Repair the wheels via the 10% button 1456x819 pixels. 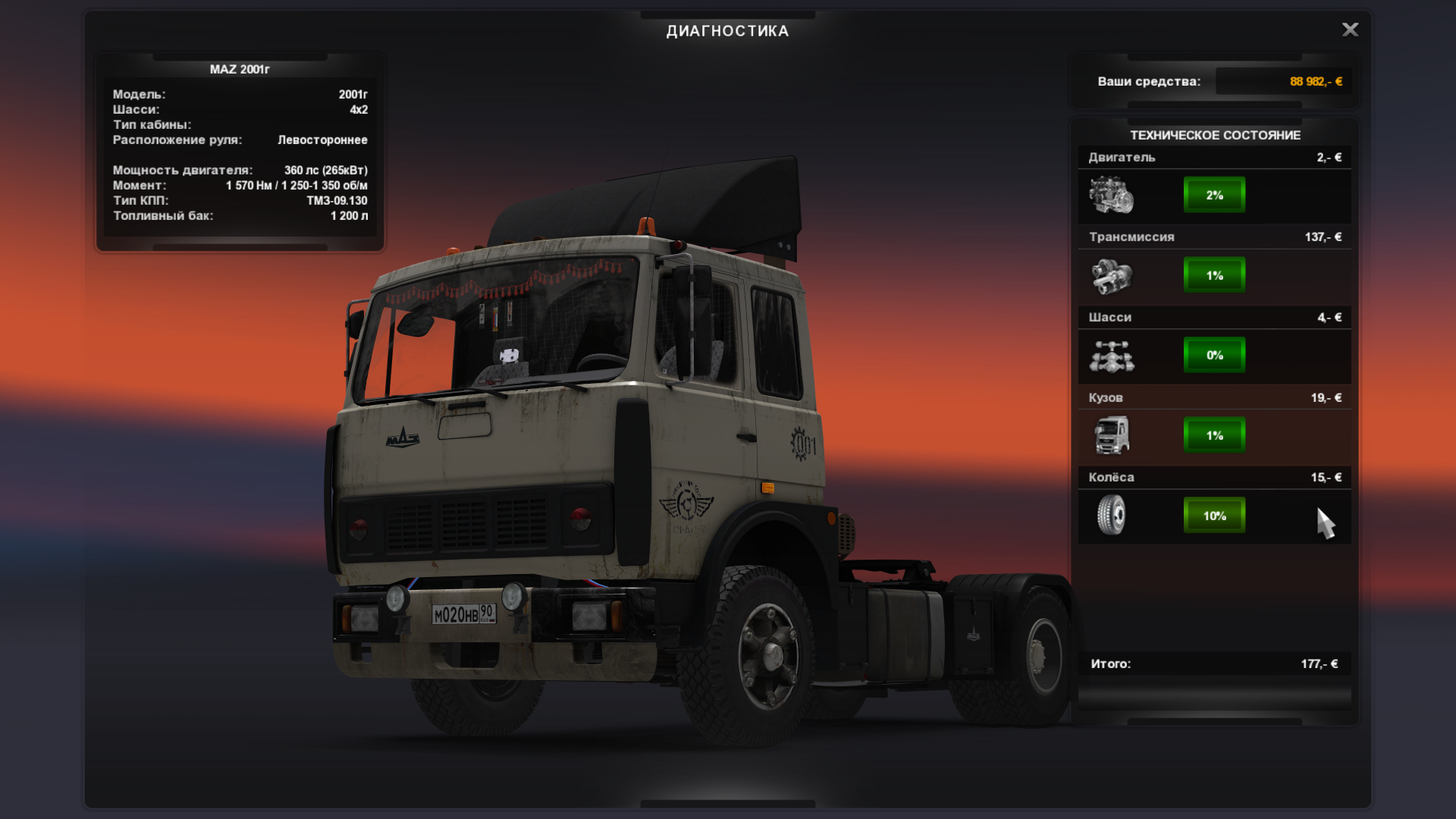click(x=1214, y=516)
